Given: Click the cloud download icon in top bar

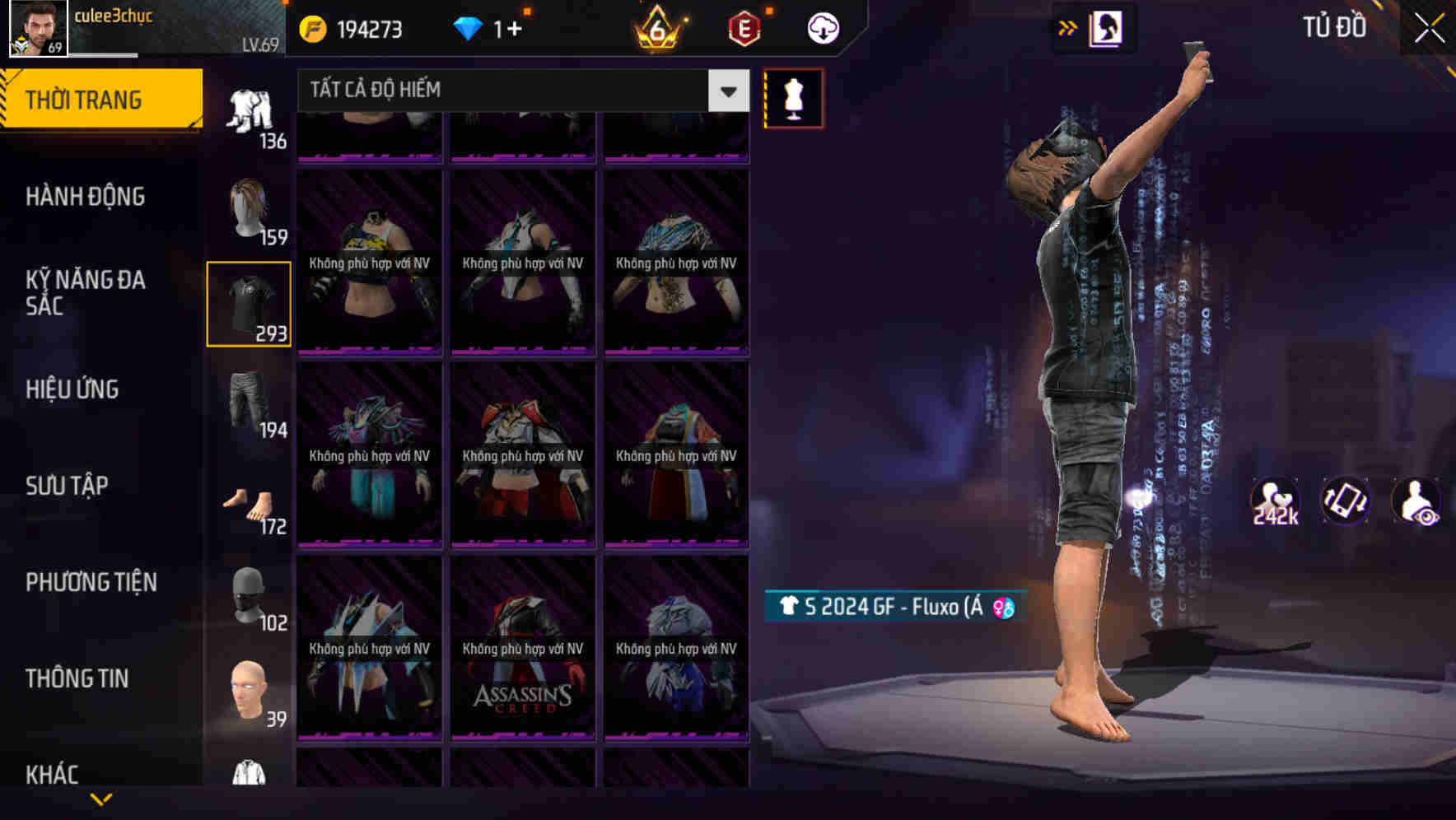Looking at the screenshot, I should click(823, 27).
